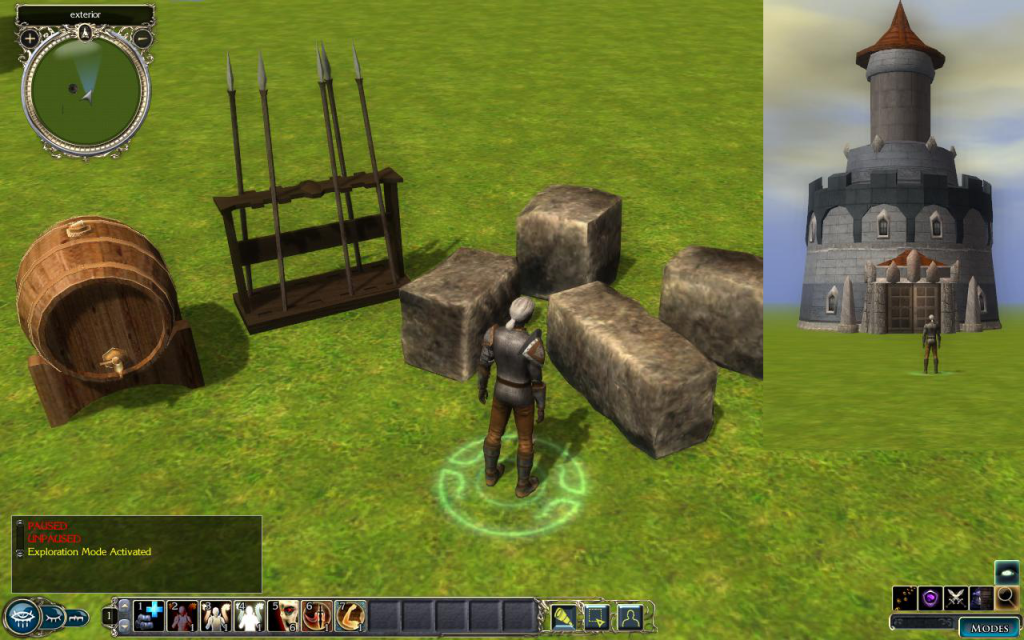The image size is (1024, 640).
Task: Click the chat log message panel
Action: (137, 553)
